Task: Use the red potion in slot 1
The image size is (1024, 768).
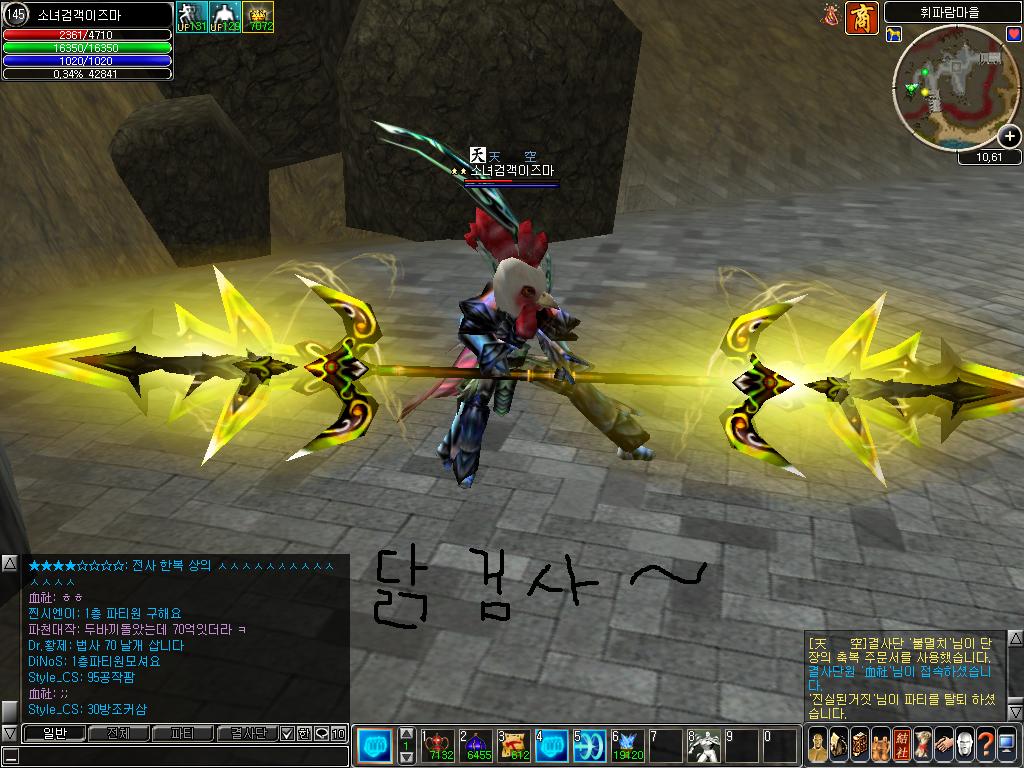Action: pos(437,746)
